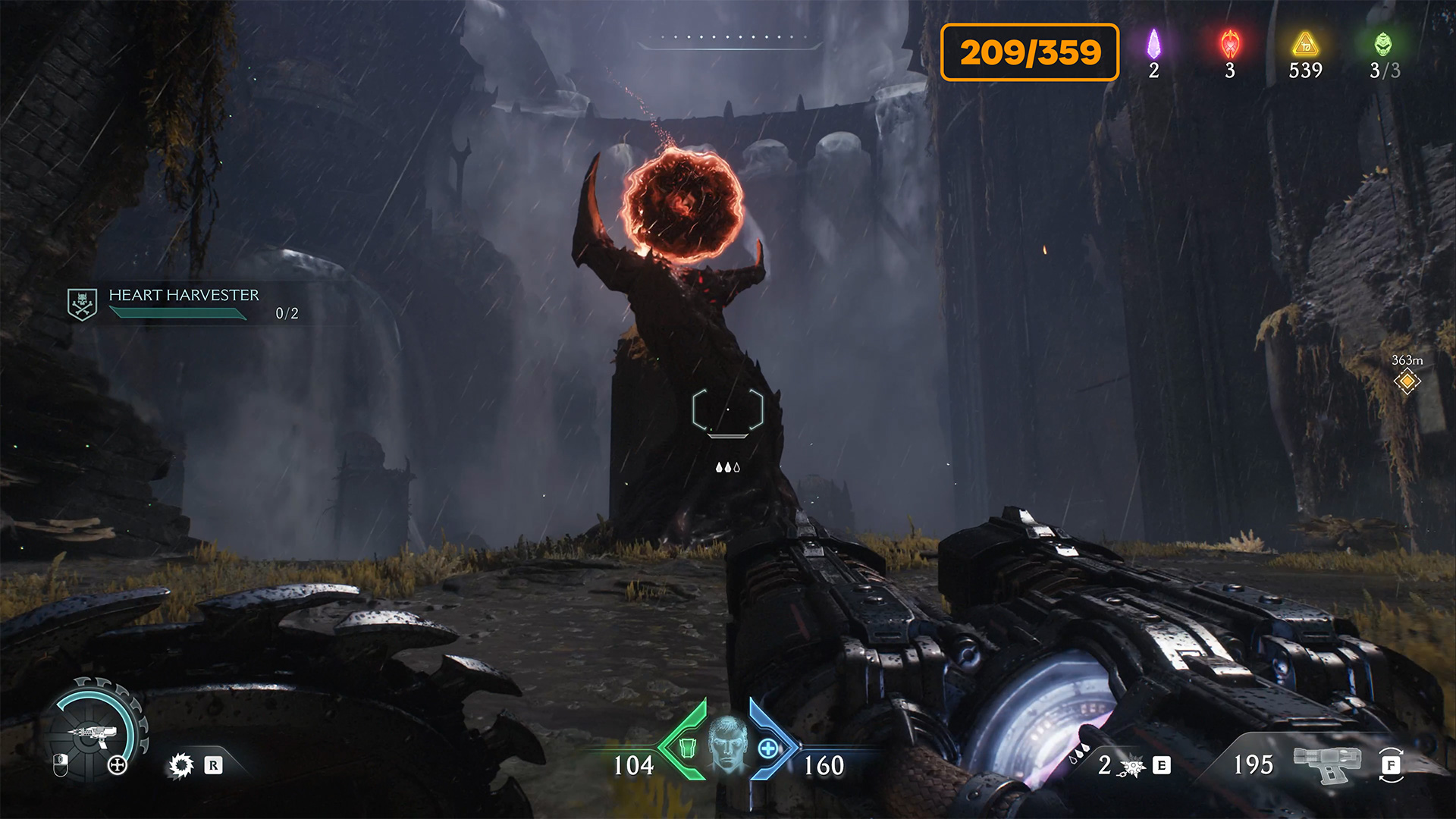
Task: Select the red ruby currency icon
Action: pyautogui.click(x=1230, y=44)
